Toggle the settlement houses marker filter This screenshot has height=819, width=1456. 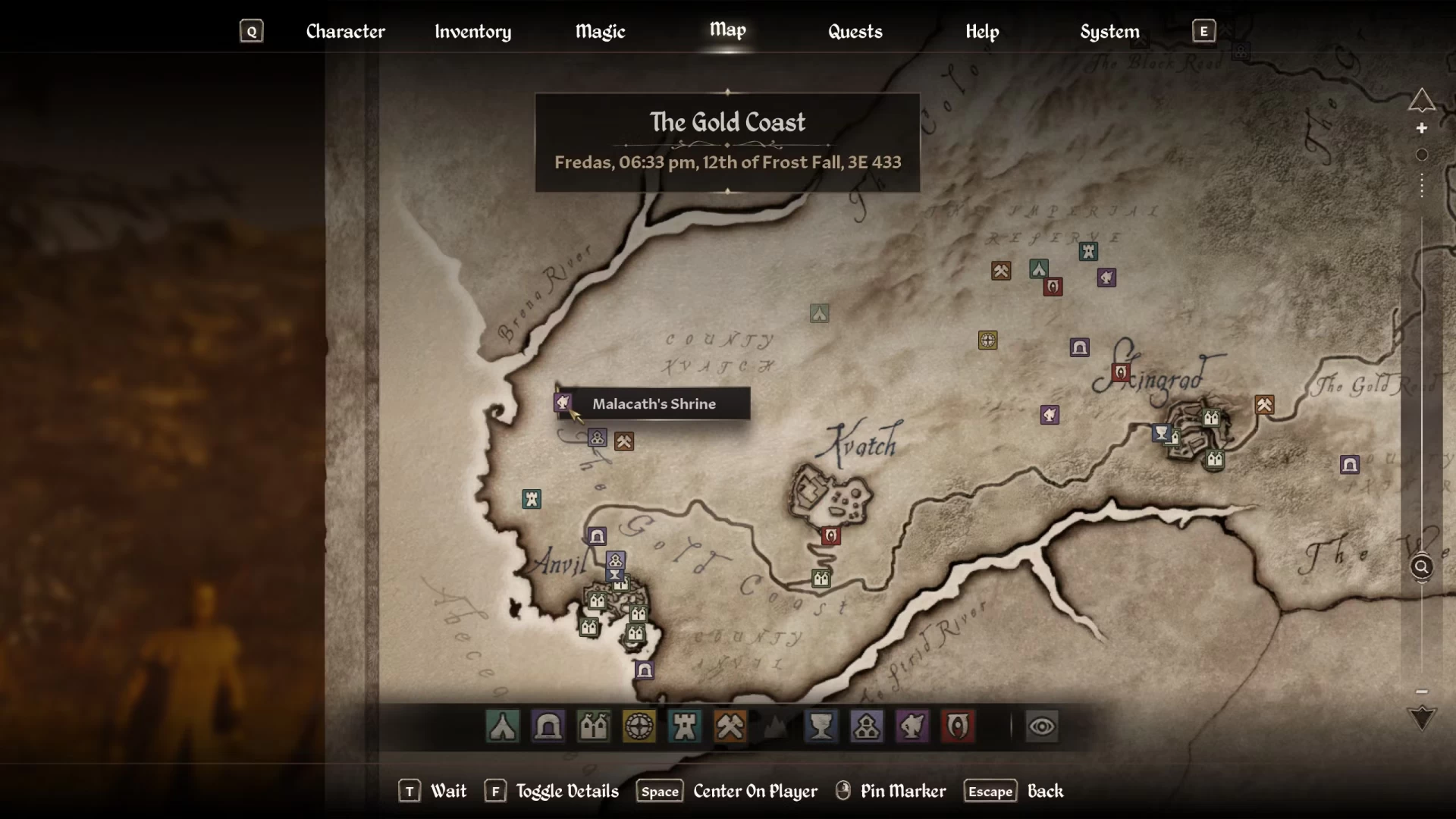pyautogui.click(x=594, y=726)
